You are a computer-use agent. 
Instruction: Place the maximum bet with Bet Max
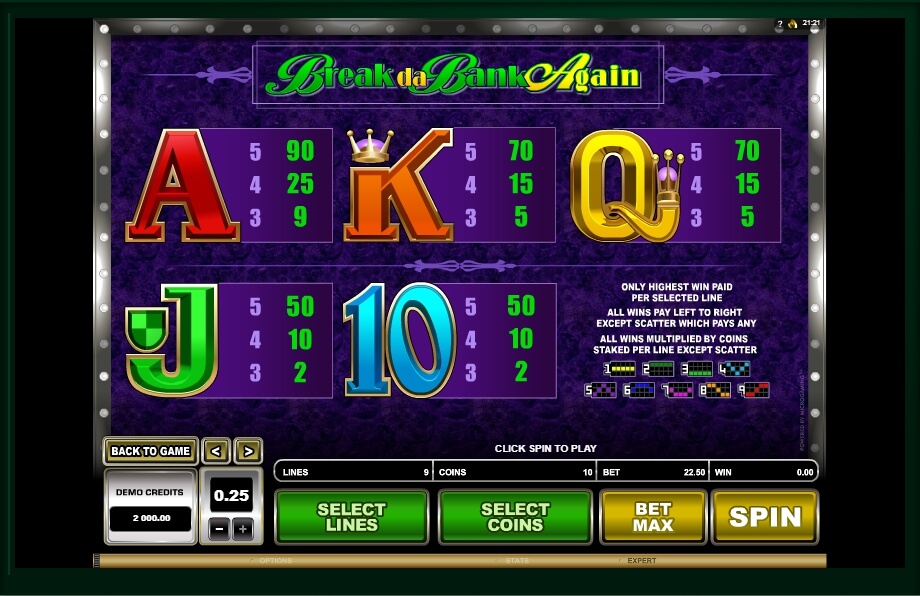click(652, 517)
